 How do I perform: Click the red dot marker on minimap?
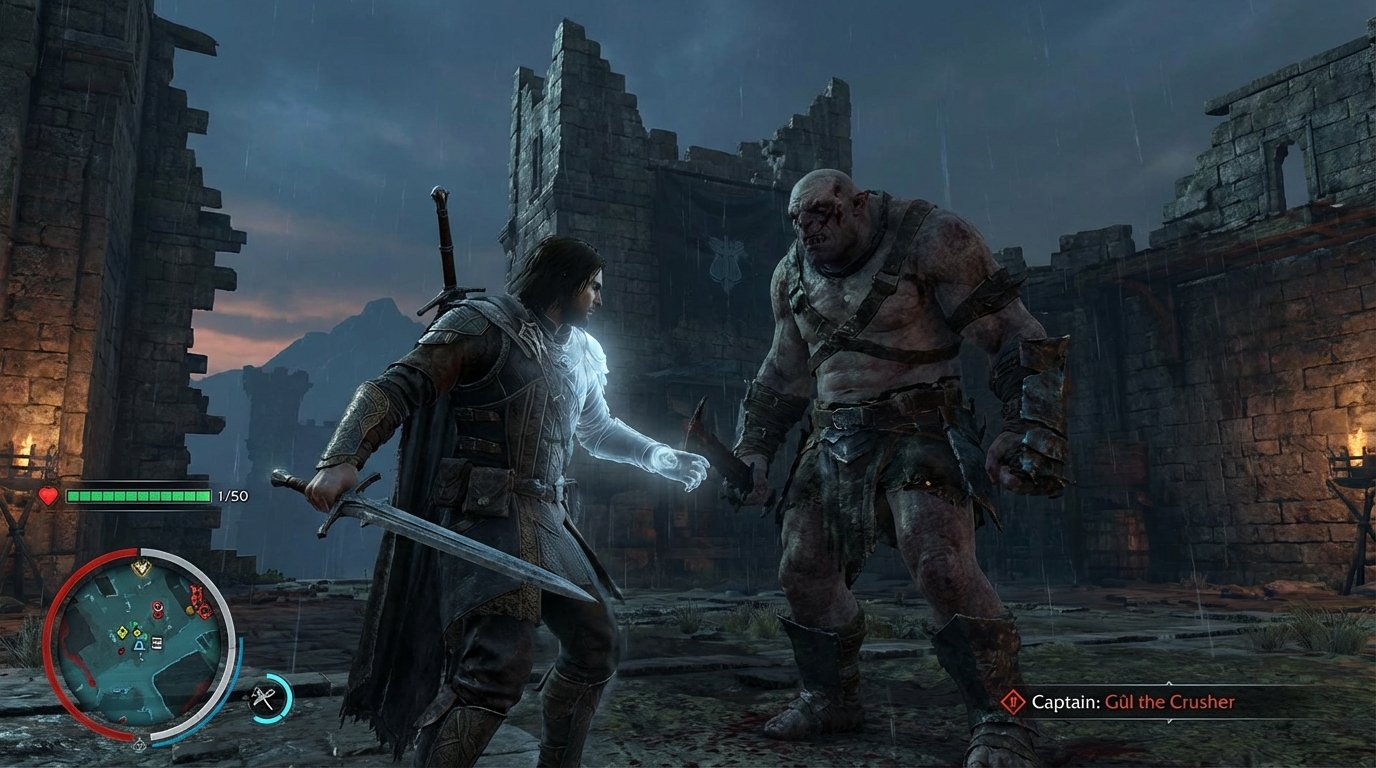tap(121, 651)
